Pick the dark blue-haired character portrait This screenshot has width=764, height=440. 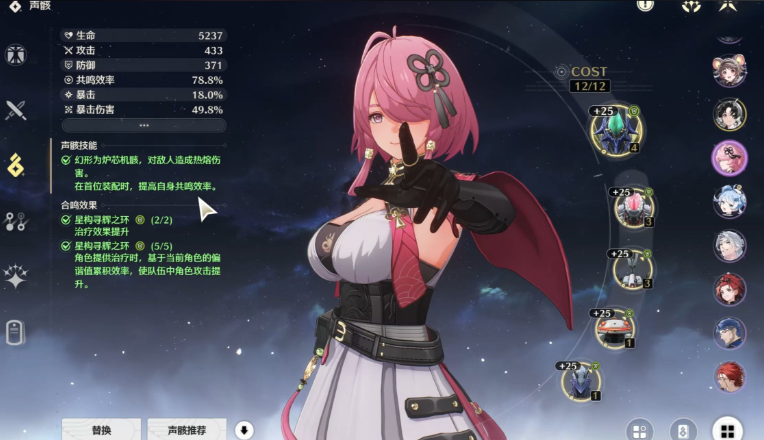[x=729, y=333]
